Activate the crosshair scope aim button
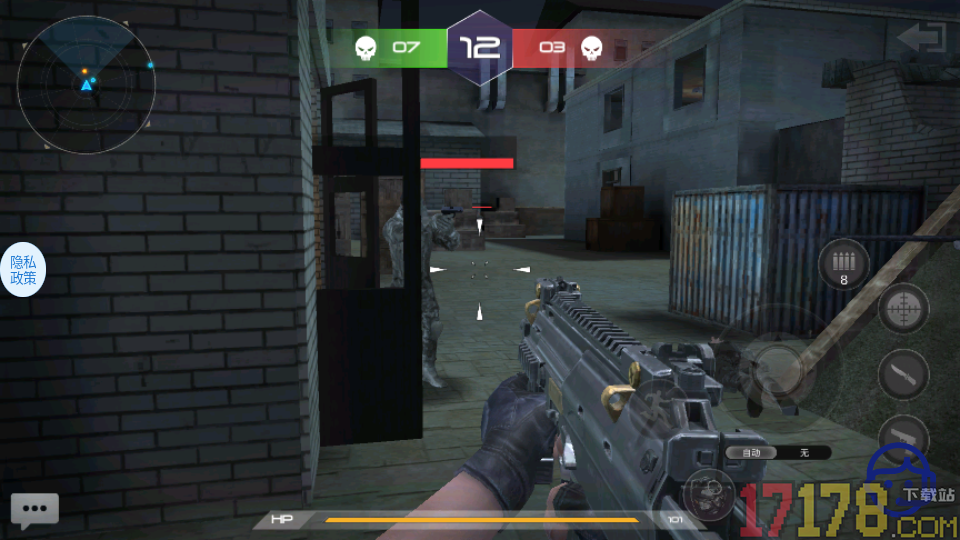 [x=903, y=308]
